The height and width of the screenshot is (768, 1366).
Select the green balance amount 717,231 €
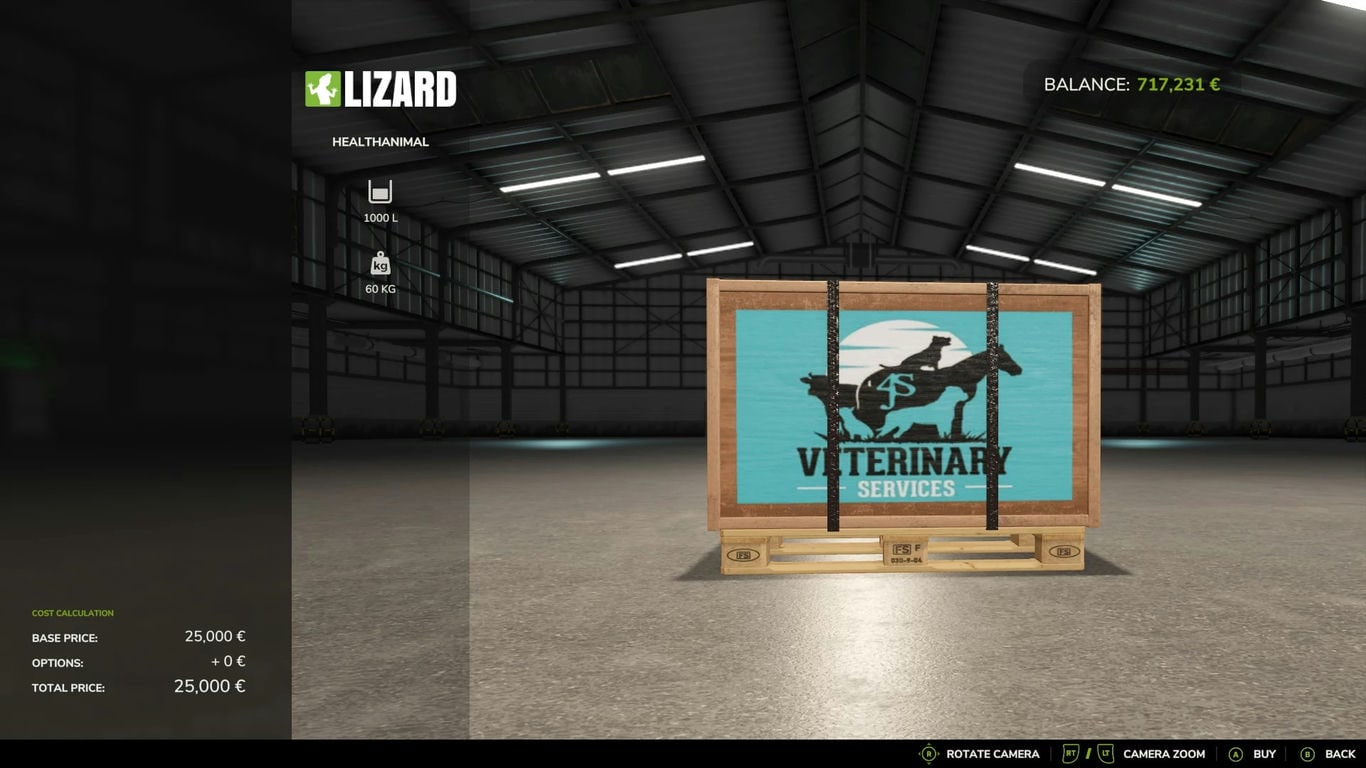(x=1180, y=84)
